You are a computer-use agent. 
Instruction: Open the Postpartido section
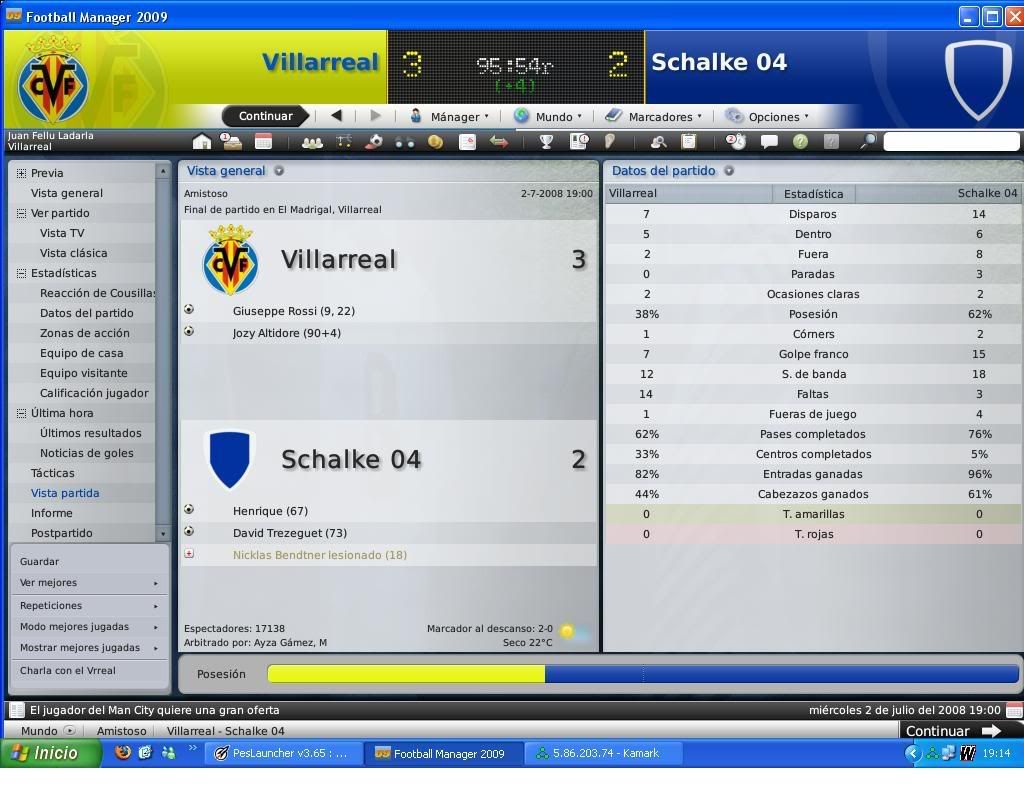tap(61, 533)
